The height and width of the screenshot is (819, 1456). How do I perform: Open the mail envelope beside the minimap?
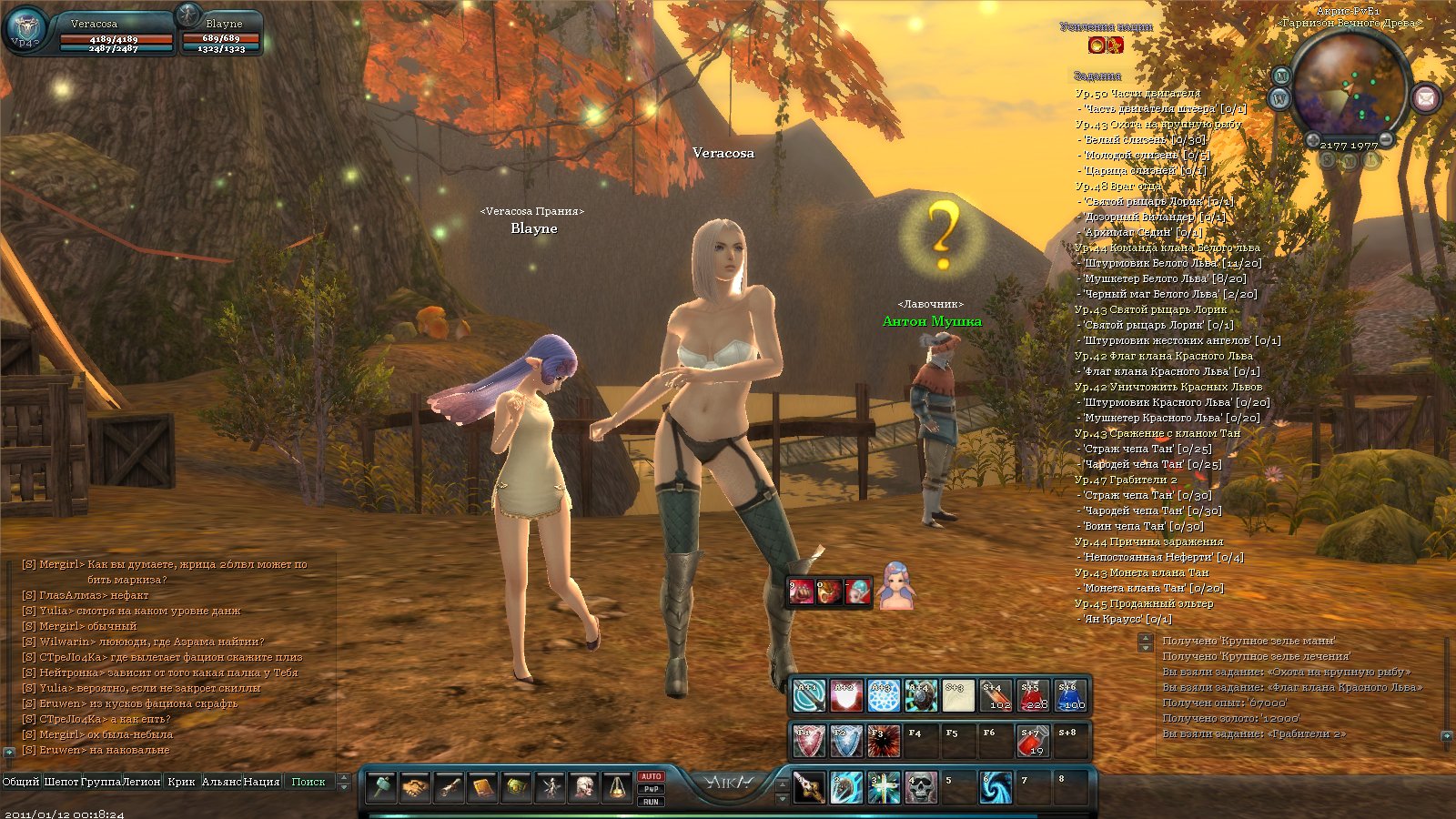(x=1426, y=96)
